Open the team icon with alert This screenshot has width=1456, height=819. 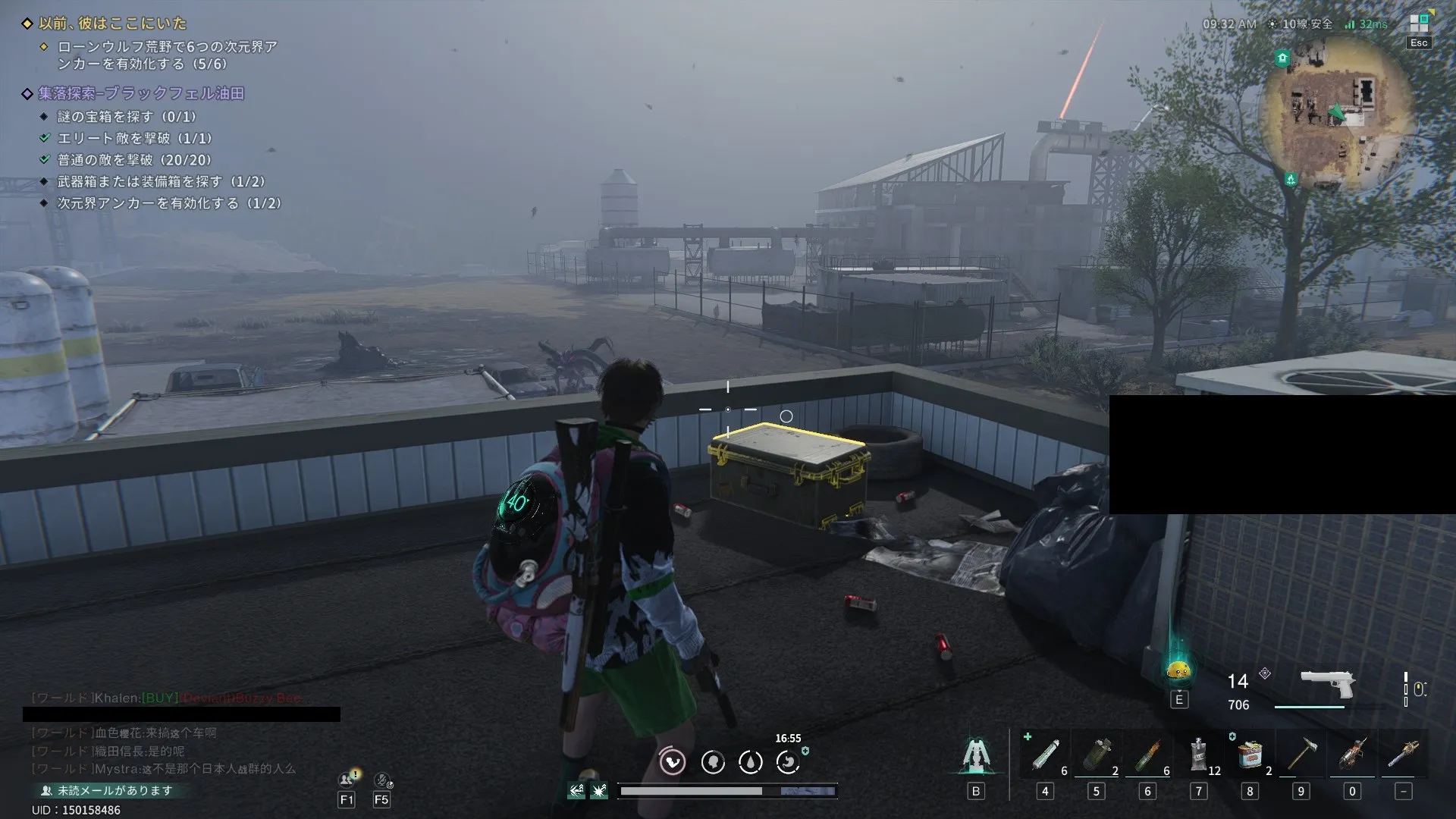pos(347,780)
